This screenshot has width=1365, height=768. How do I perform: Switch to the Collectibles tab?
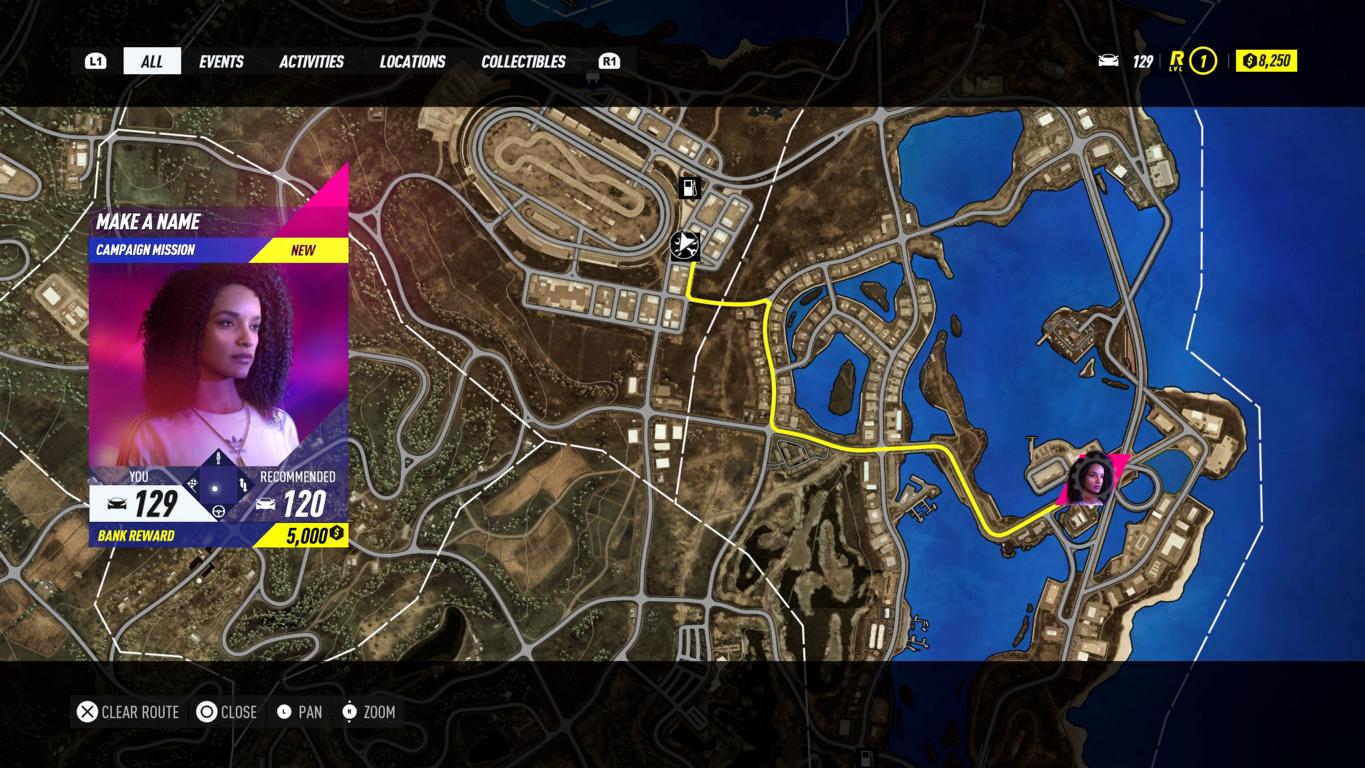point(523,61)
